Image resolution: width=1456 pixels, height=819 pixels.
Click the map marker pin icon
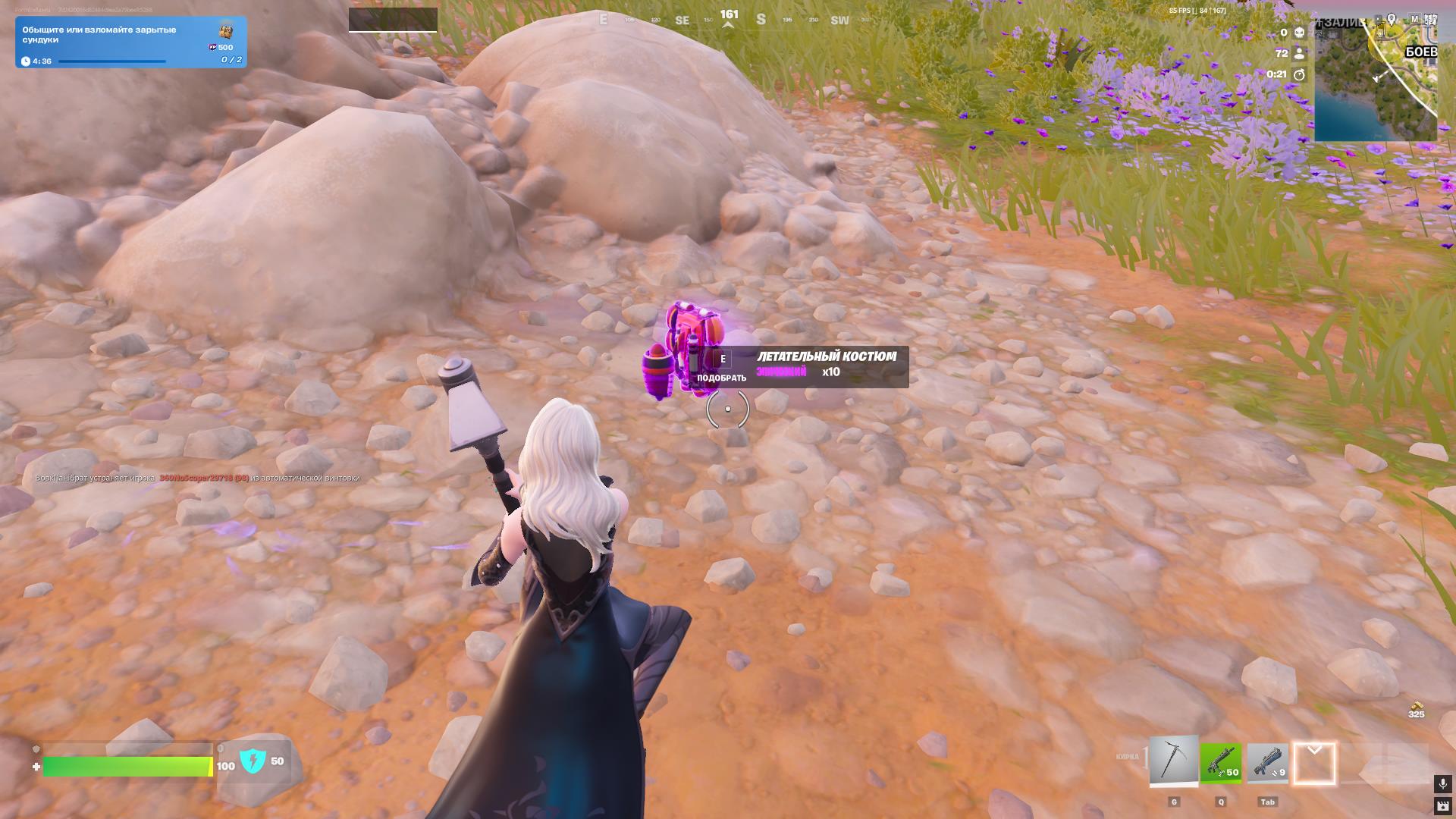click(x=1392, y=19)
